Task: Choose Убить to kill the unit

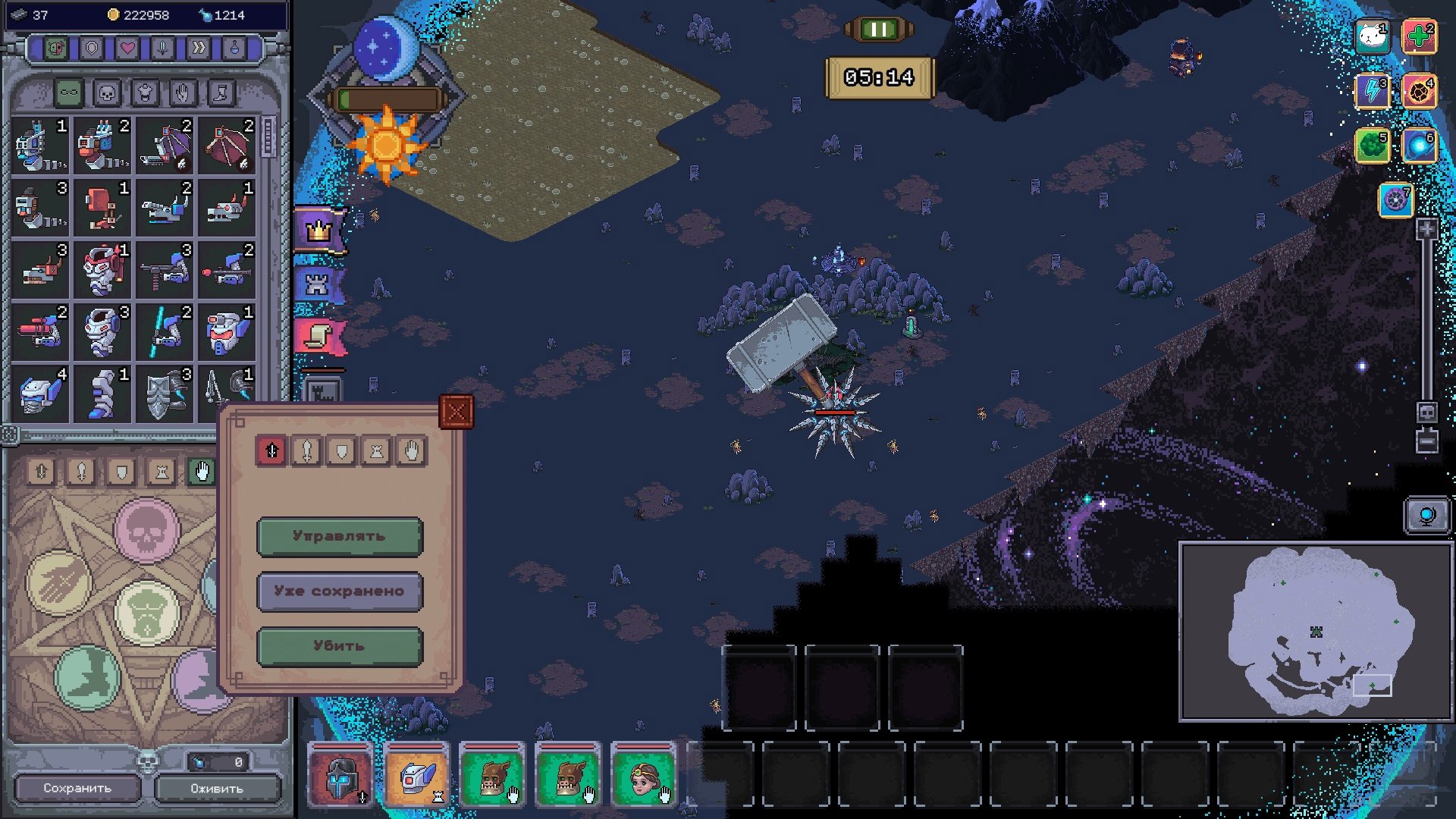Action: click(340, 646)
